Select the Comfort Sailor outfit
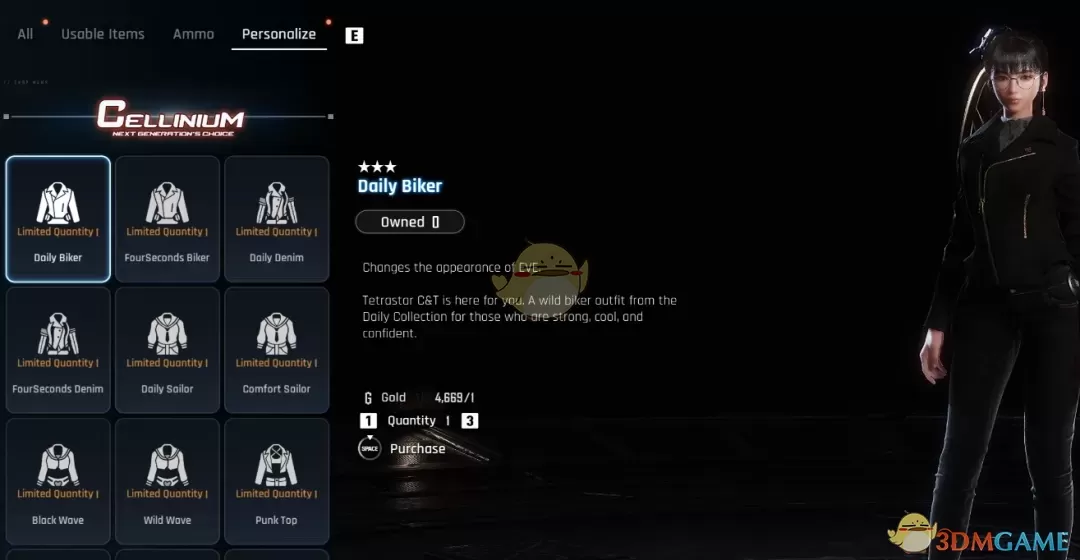This screenshot has height=560, width=1080. (x=276, y=350)
